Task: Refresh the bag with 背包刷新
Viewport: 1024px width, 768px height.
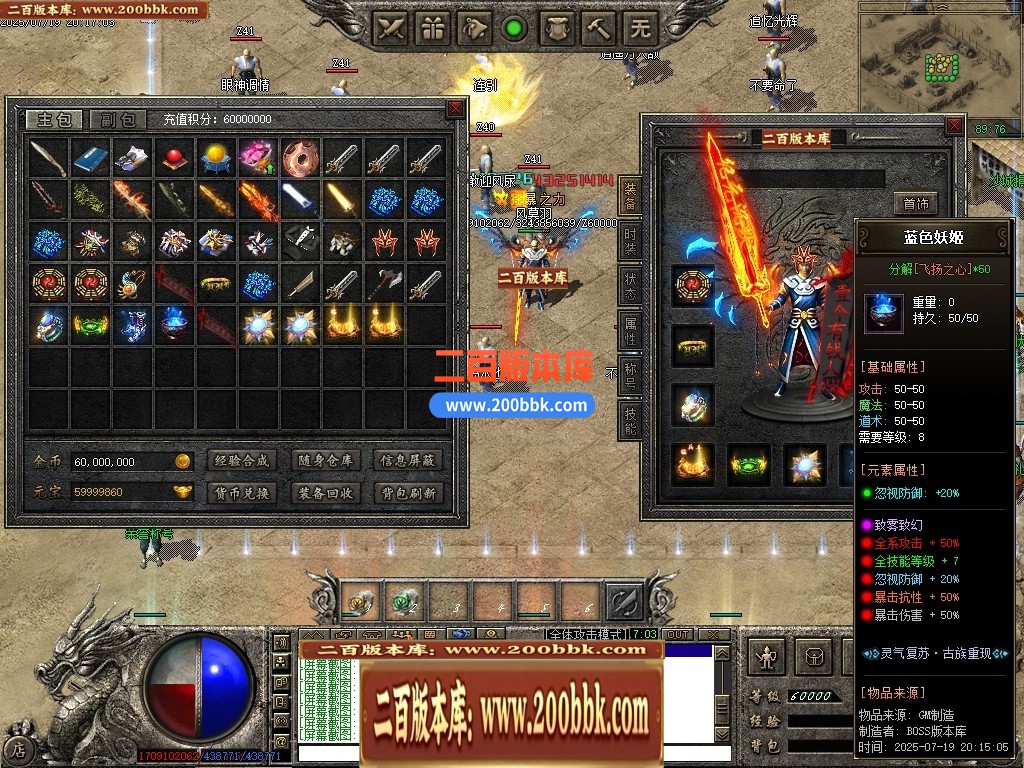Action: tap(408, 493)
